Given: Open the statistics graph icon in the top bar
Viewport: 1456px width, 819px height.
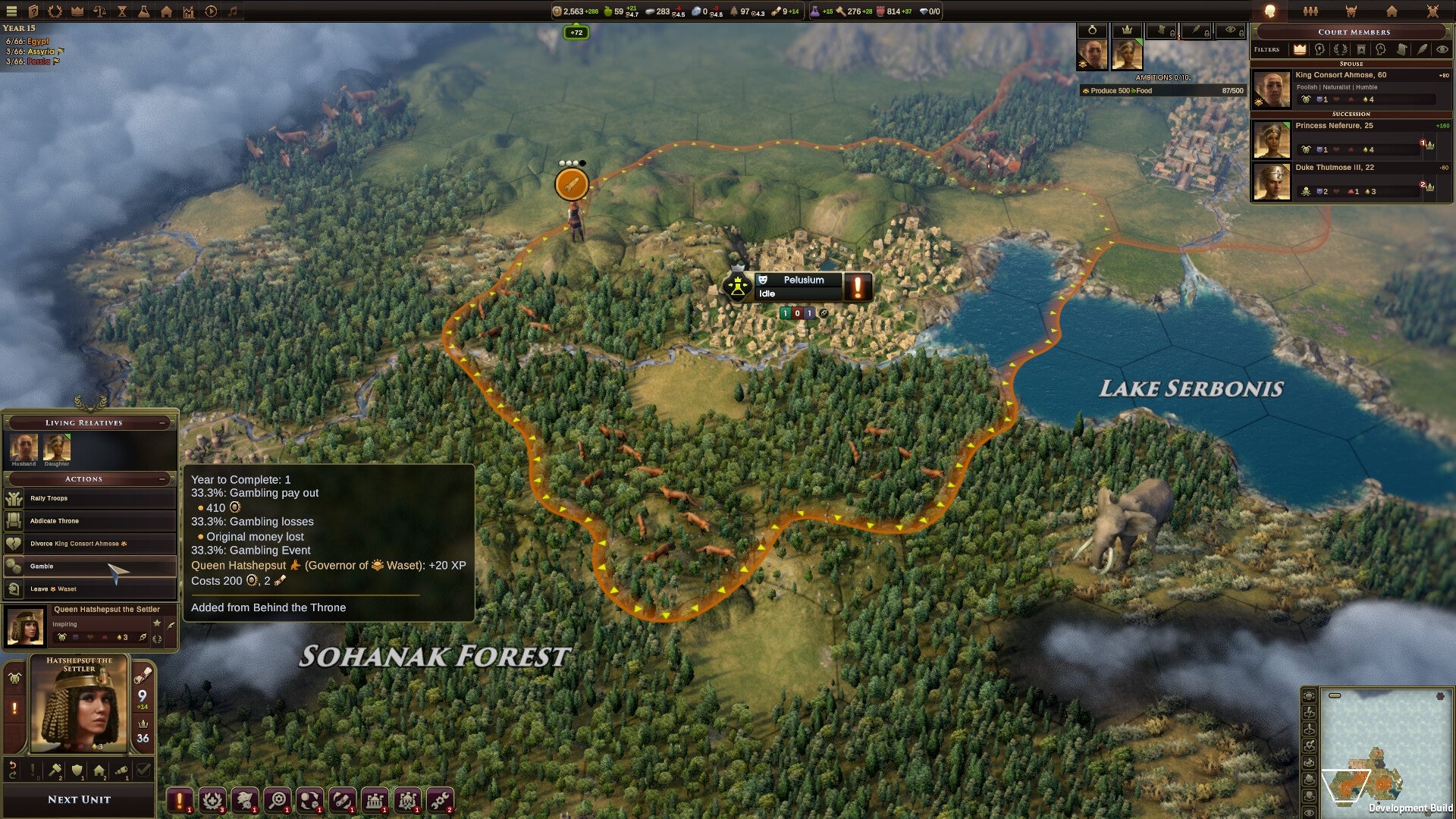Looking at the screenshot, I should tap(187, 11).
